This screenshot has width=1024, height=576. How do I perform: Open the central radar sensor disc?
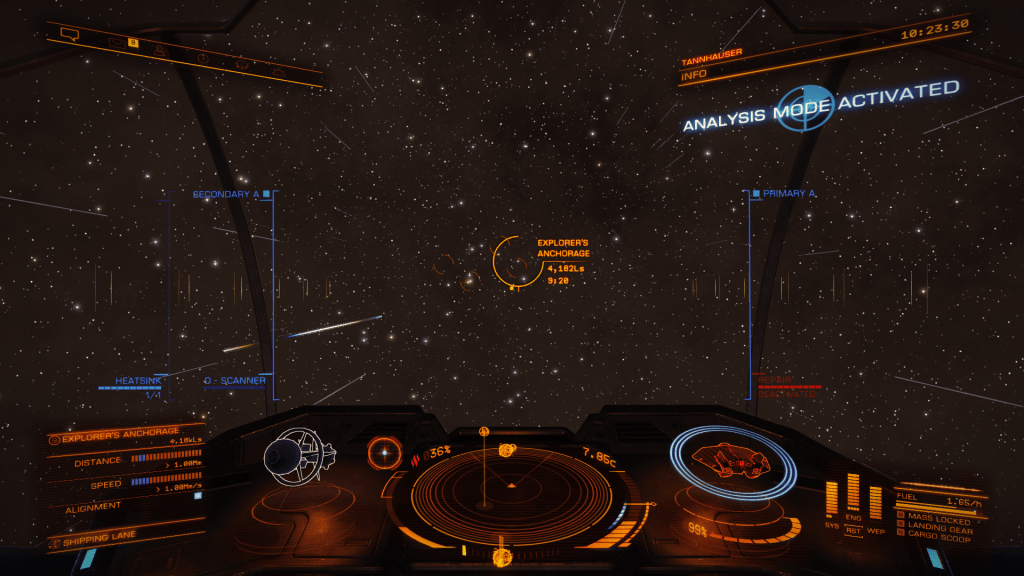tap(510, 487)
